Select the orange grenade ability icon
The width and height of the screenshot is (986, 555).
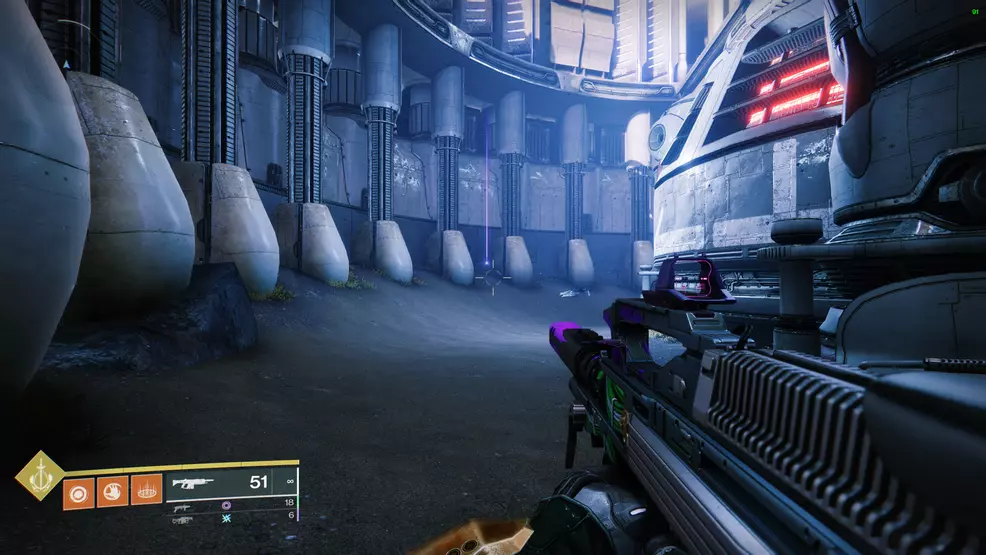[78, 492]
